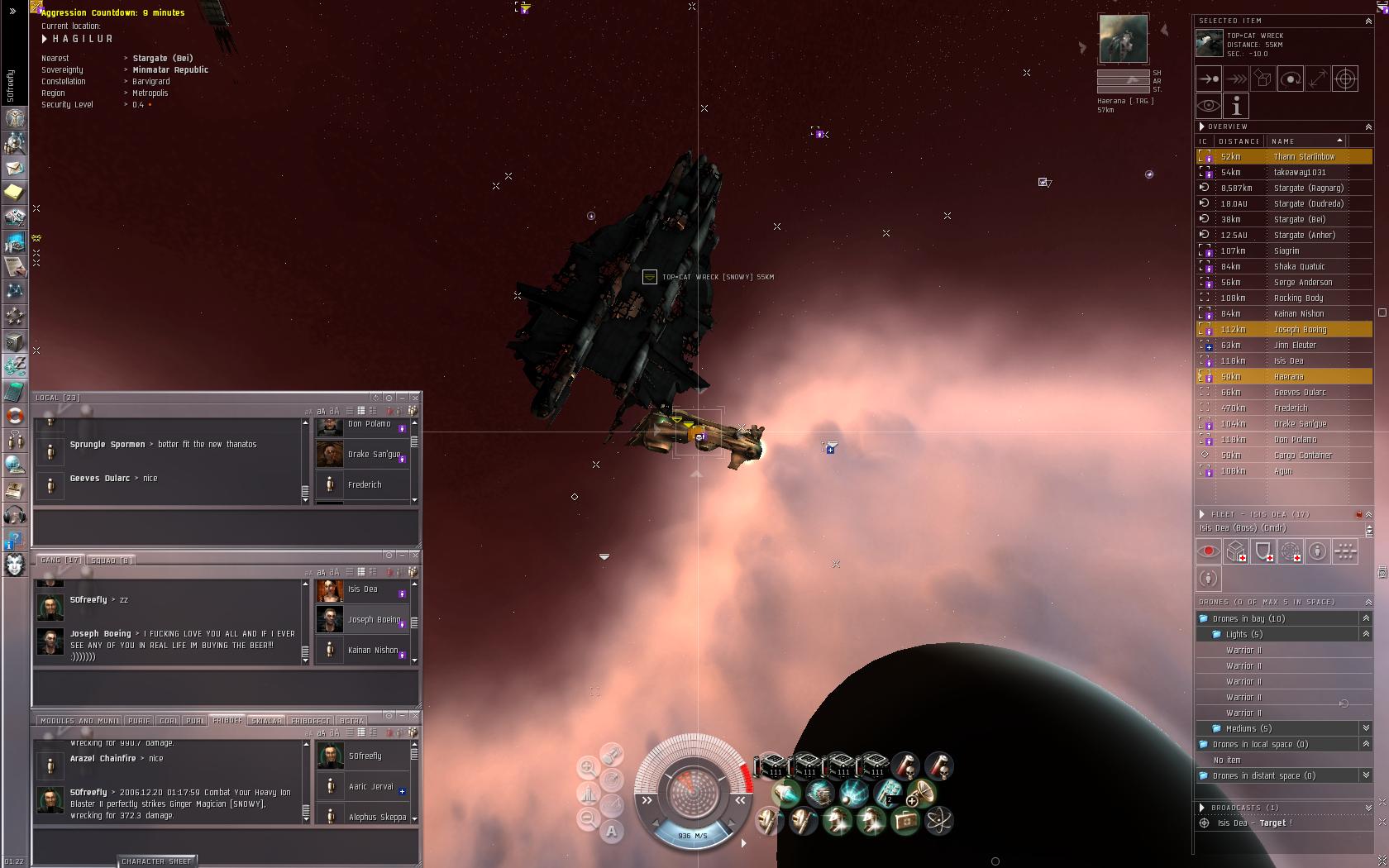Click the Approach arrow button in Selected Item
This screenshot has width=1389, height=868.
1208,79
